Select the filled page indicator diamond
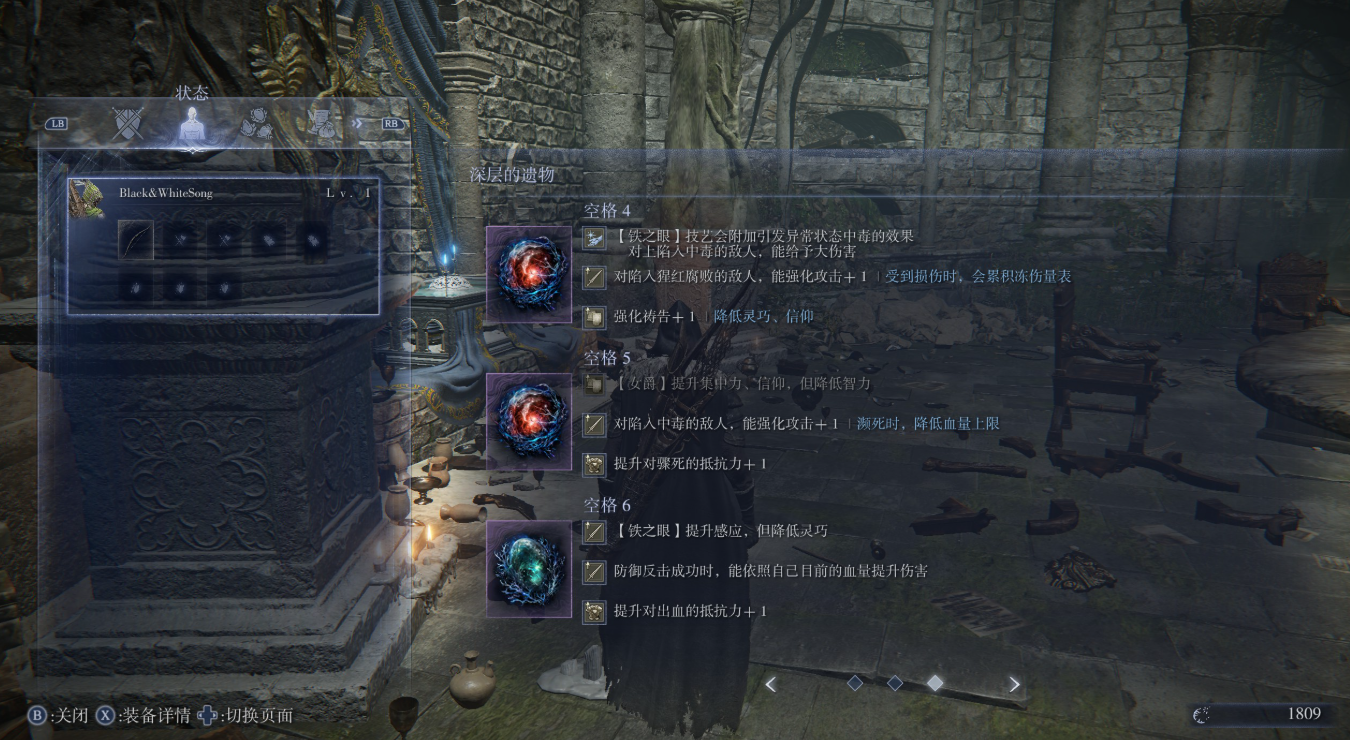Screen dimensions: 1350x740 click(936, 683)
